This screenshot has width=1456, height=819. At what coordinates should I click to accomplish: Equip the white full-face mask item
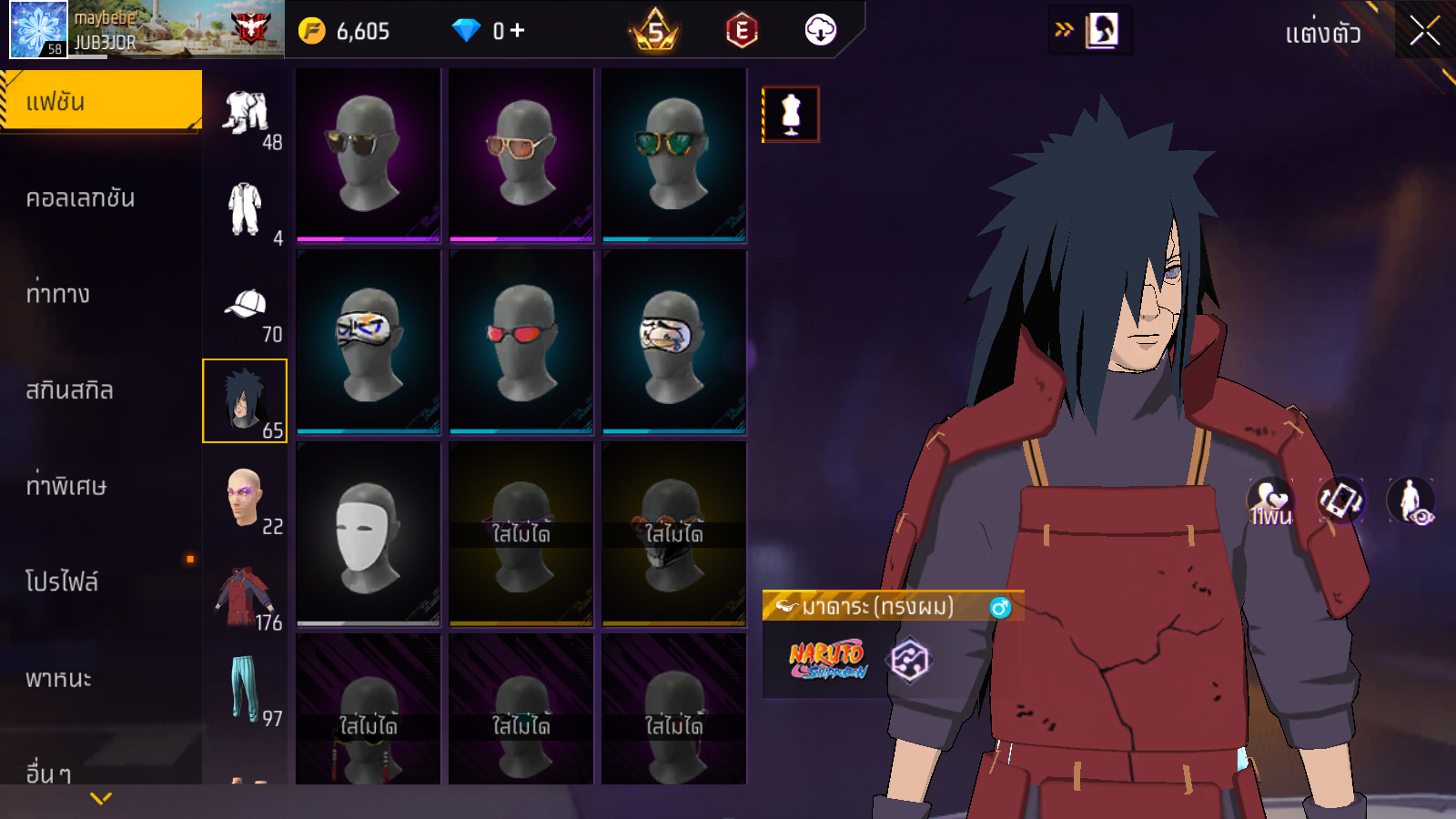coord(368,534)
